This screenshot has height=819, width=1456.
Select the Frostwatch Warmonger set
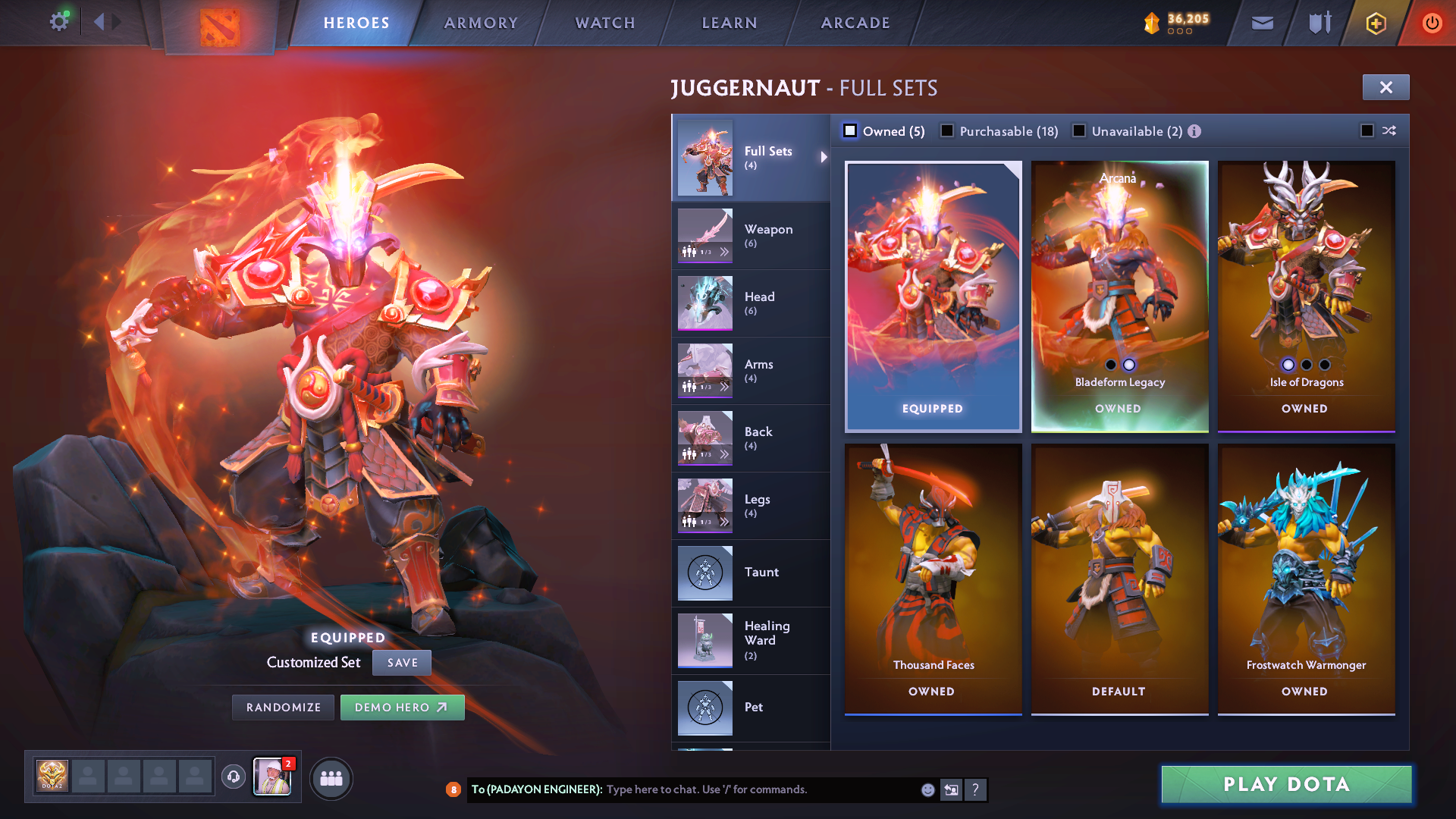coord(1306,579)
